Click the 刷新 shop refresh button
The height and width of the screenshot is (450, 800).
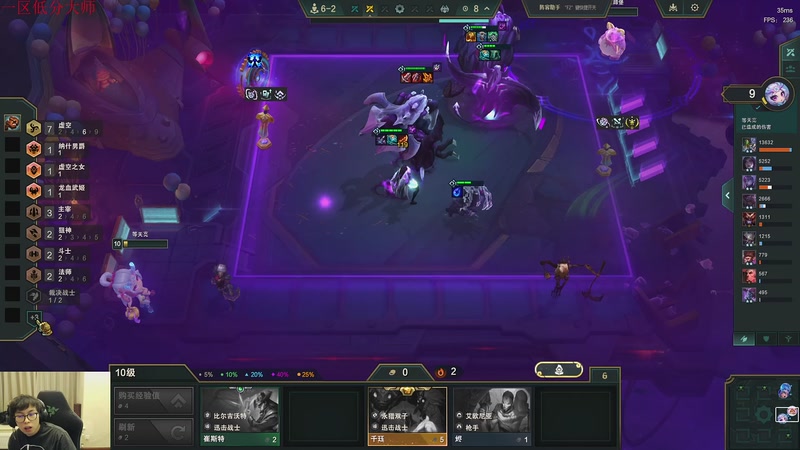pyautogui.click(x=152, y=431)
